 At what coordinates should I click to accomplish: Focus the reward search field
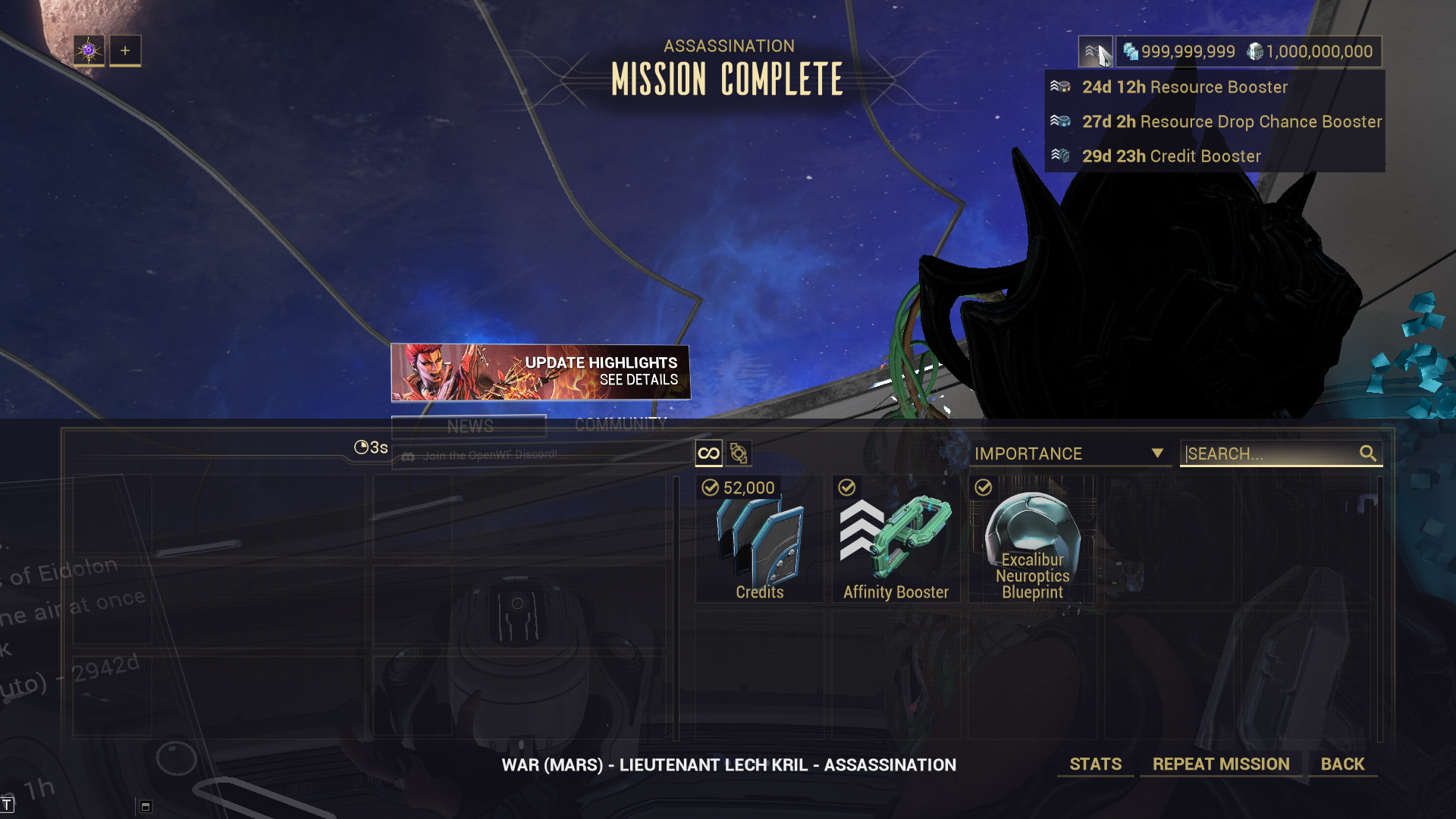(1271, 453)
